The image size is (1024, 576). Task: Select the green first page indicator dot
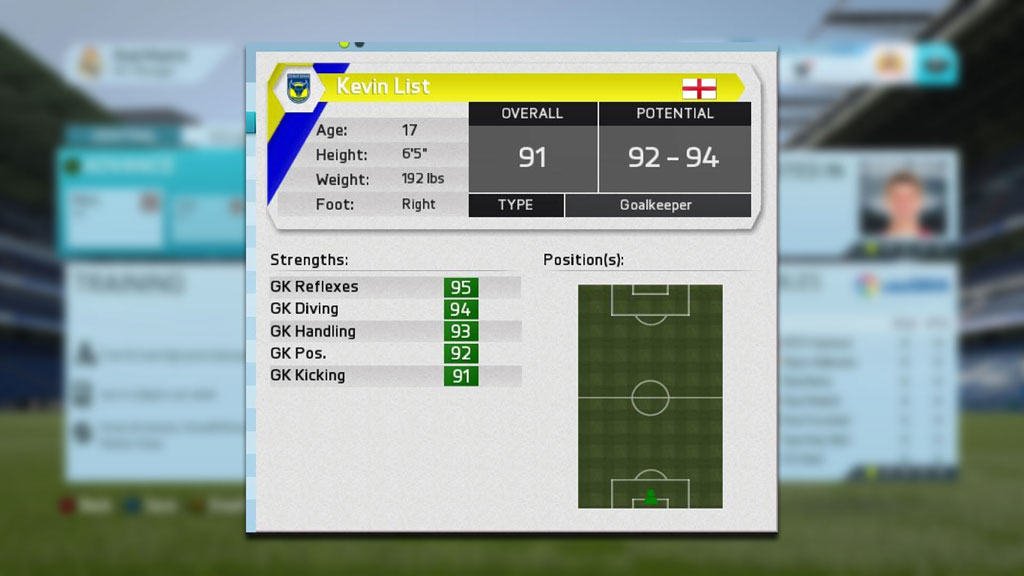[x=344, y=44]
